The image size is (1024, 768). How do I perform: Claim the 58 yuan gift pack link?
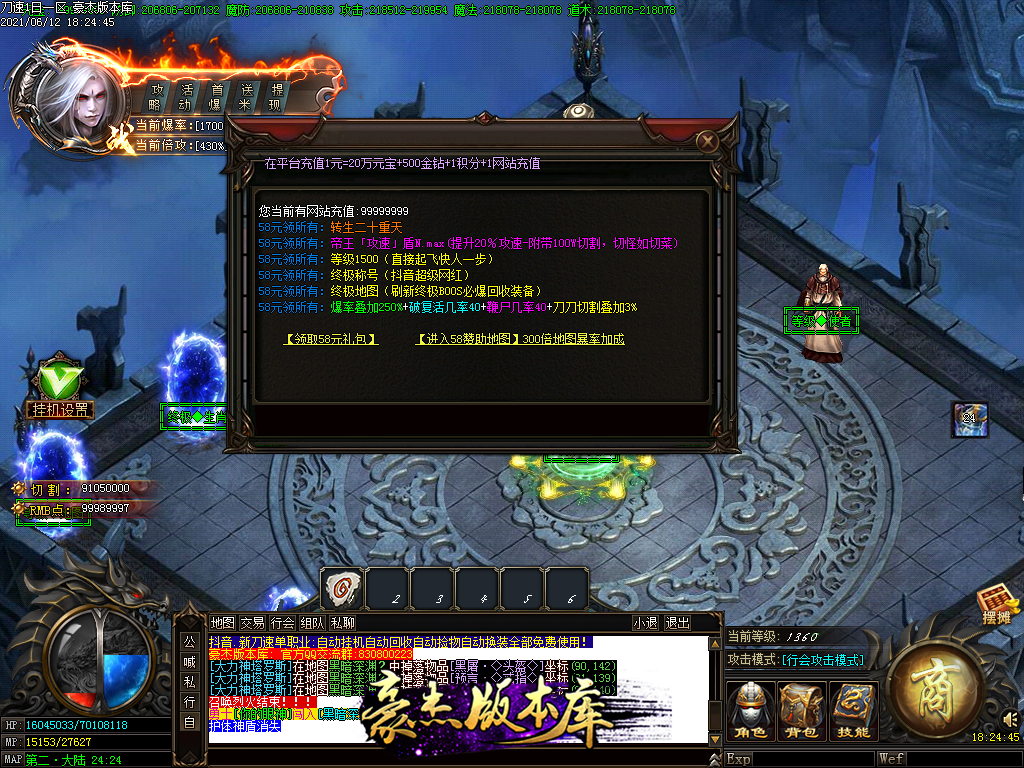click(x=331, y=339)
